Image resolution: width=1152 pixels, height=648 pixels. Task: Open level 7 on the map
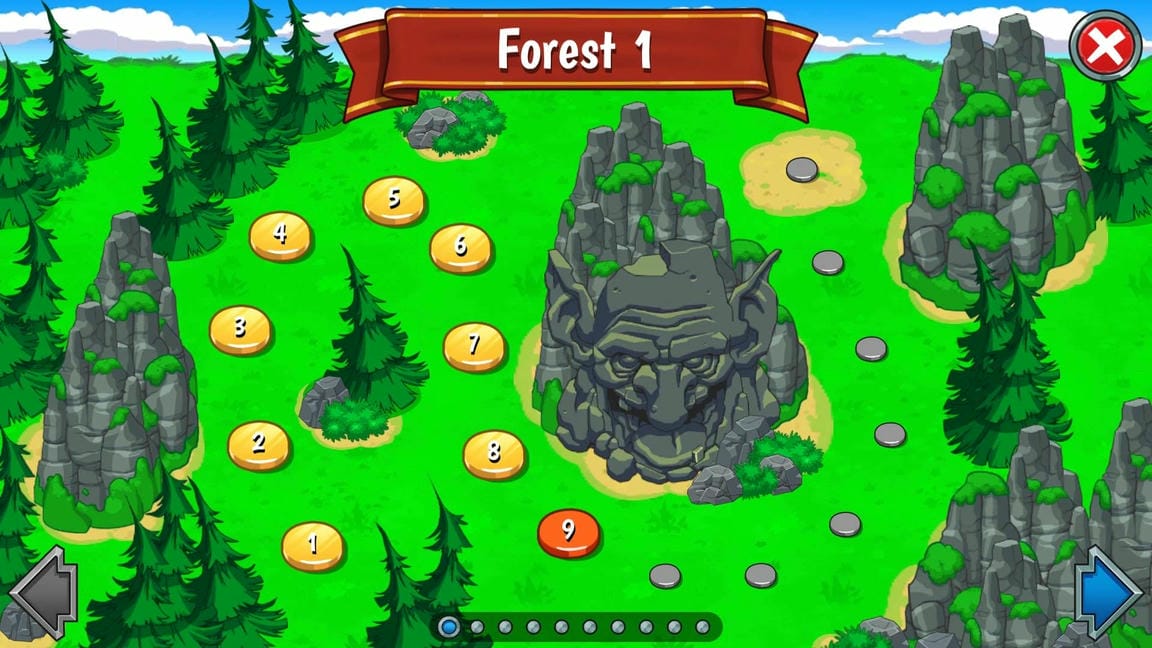pyautogui.click(x=474, y=345)
